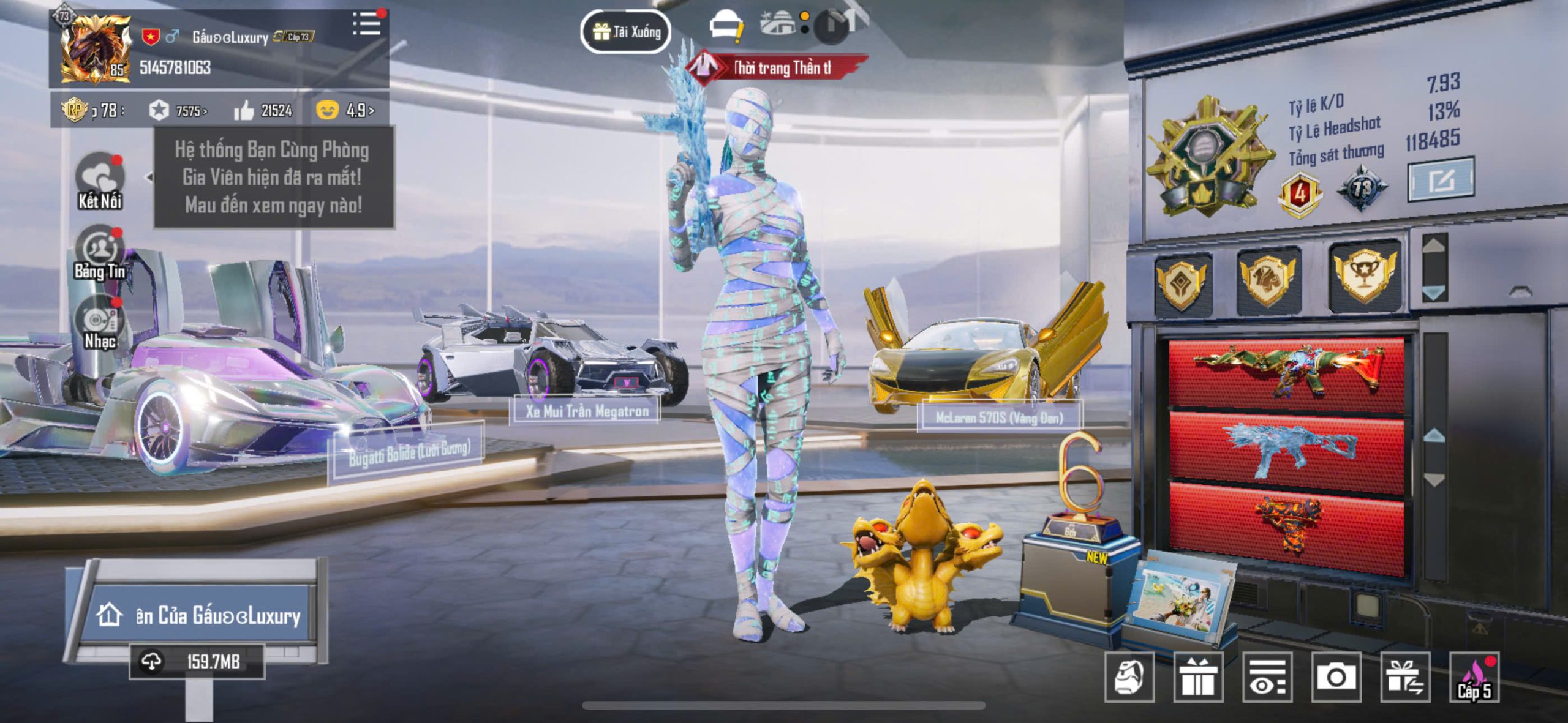Open the gift exchange button with arrows
This screenshot has width=1568, height=723.
point(1405,676)
